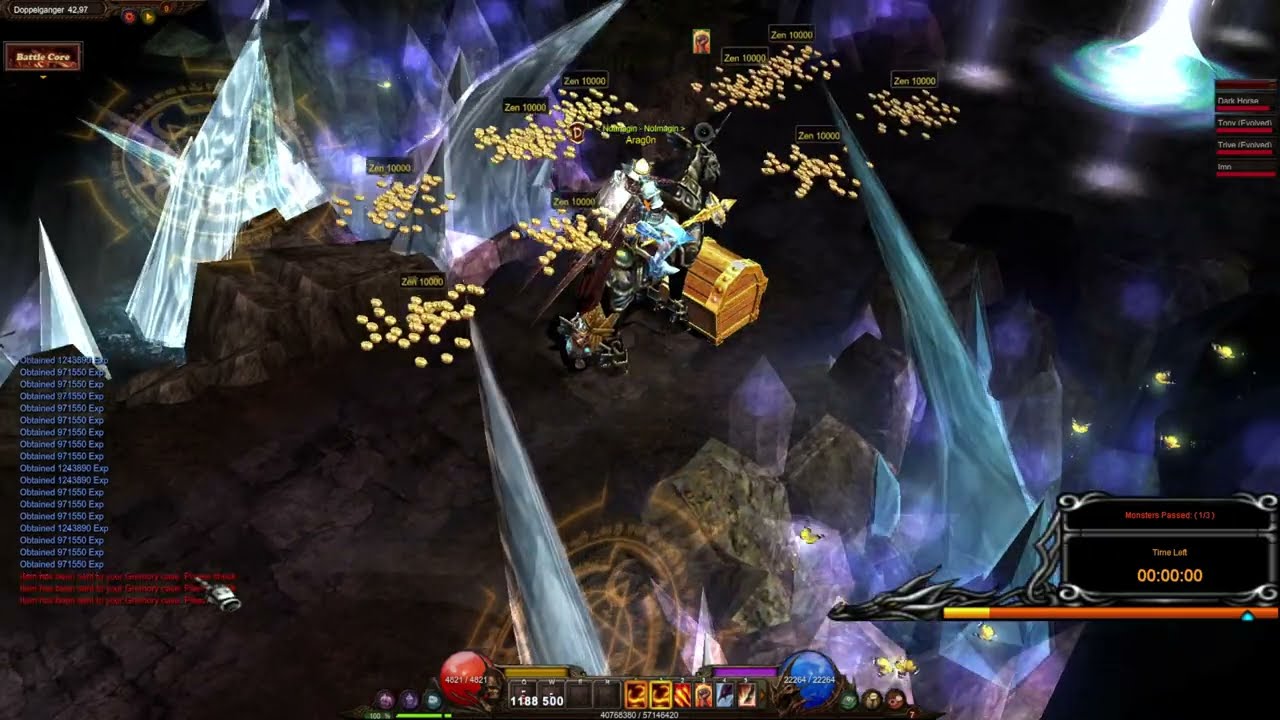
Task: Expand the arrow below Battle Core
Action: click(43, 77)
